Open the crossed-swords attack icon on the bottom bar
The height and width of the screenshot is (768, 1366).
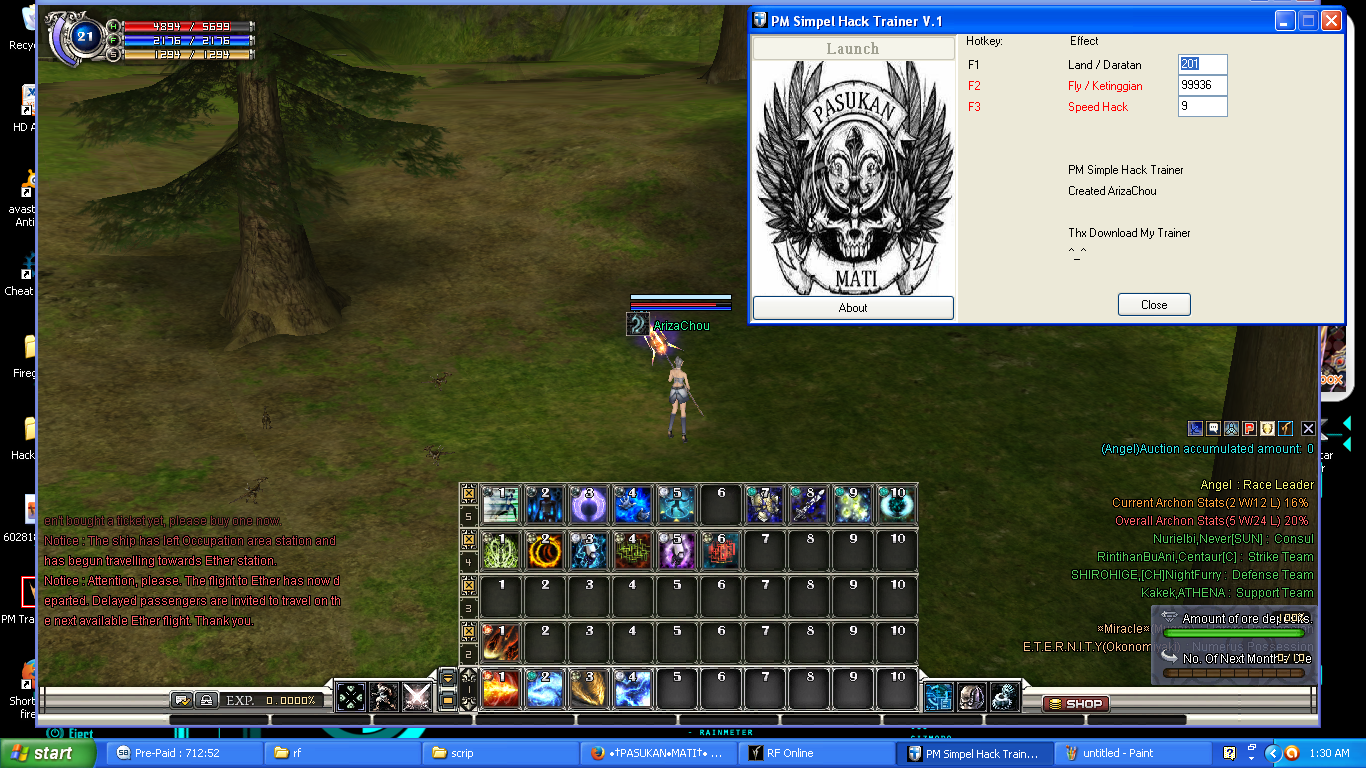416,697
